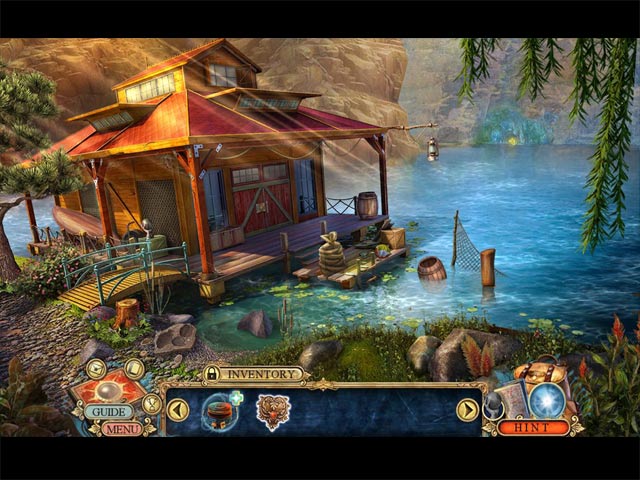
Task: Open the map book beside the hint orb
Action: point(513,400)
